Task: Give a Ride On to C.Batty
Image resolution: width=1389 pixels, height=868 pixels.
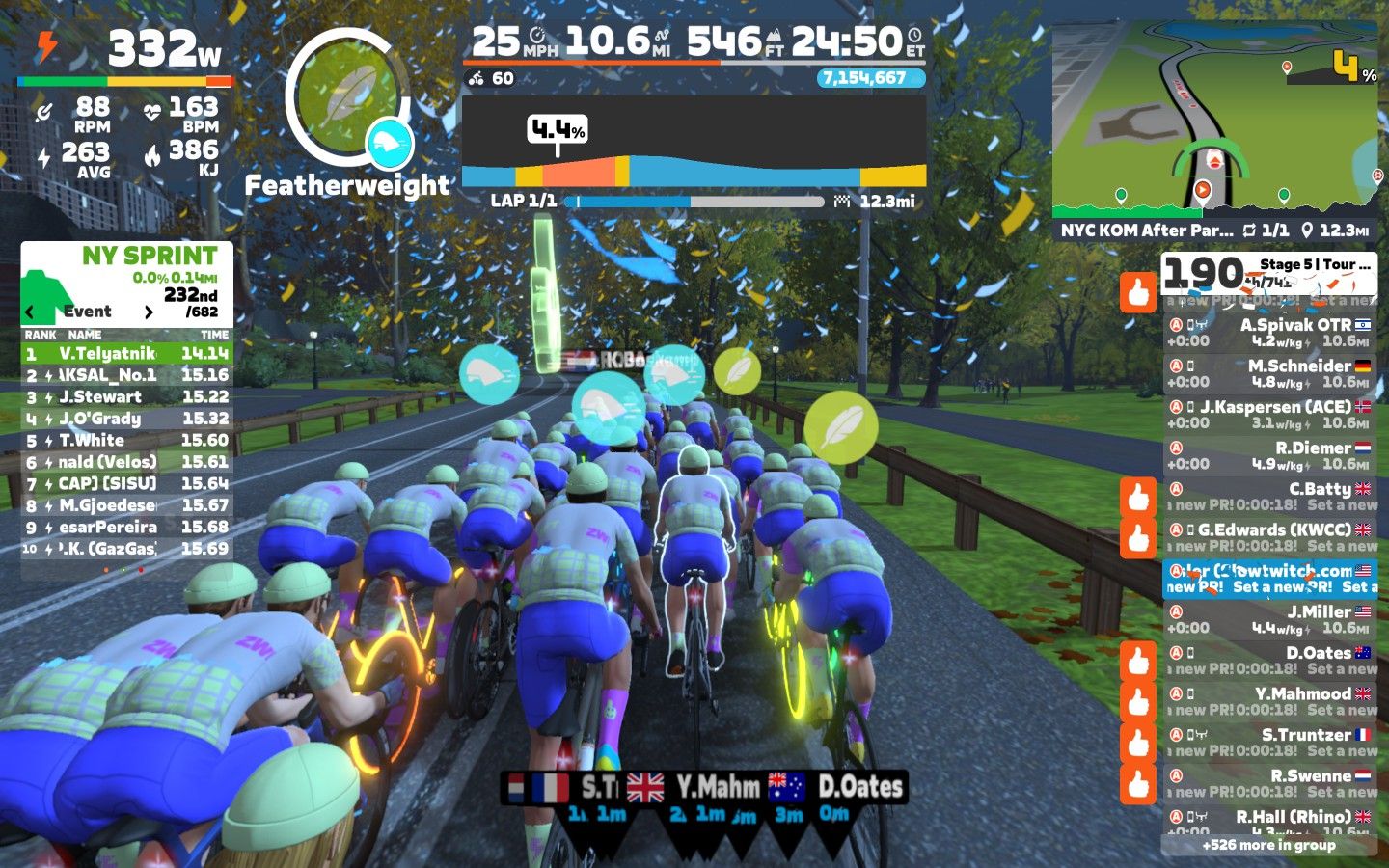Action: [1138, 498]
